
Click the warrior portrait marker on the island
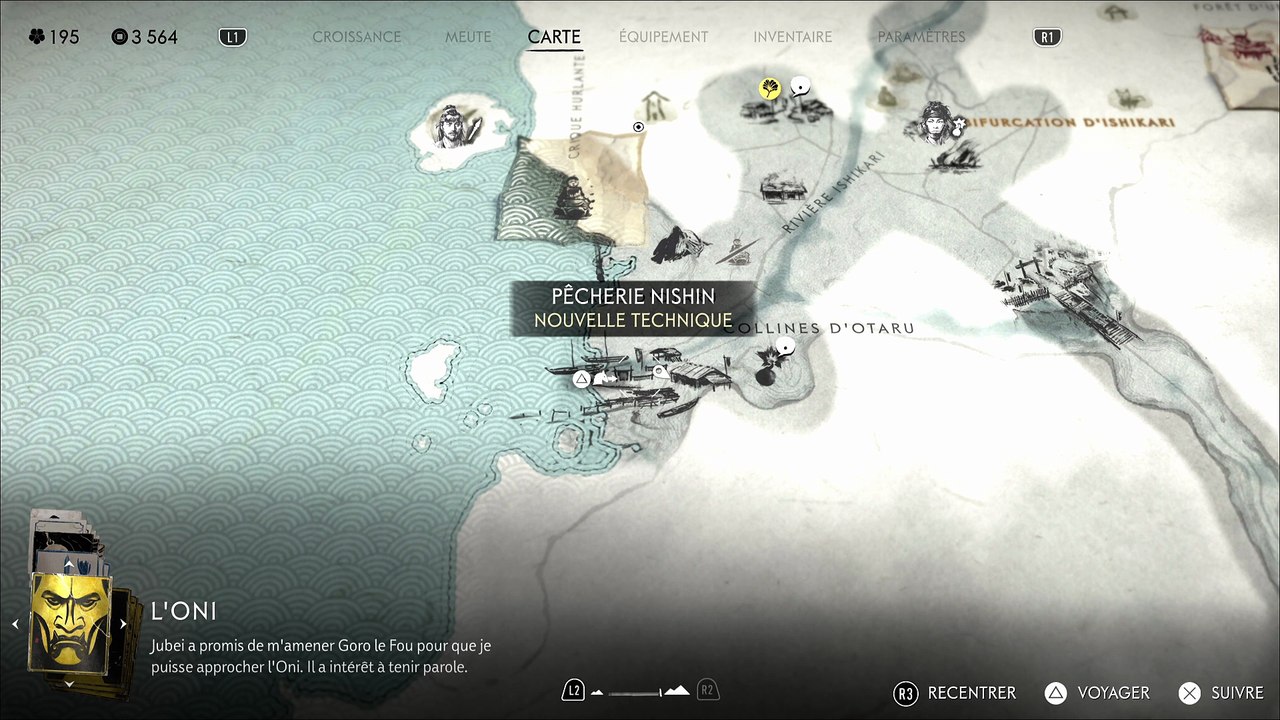point(451,127)
